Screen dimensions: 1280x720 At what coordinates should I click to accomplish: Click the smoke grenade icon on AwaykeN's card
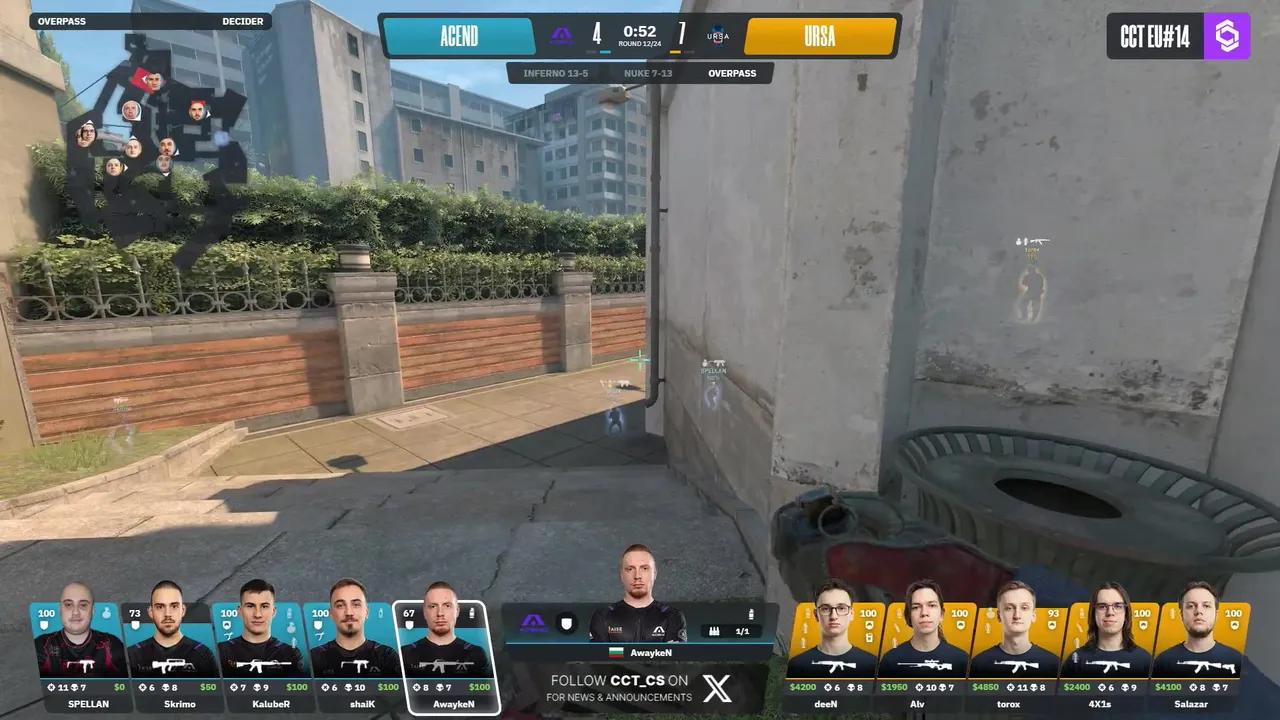[x=471, y=613]
